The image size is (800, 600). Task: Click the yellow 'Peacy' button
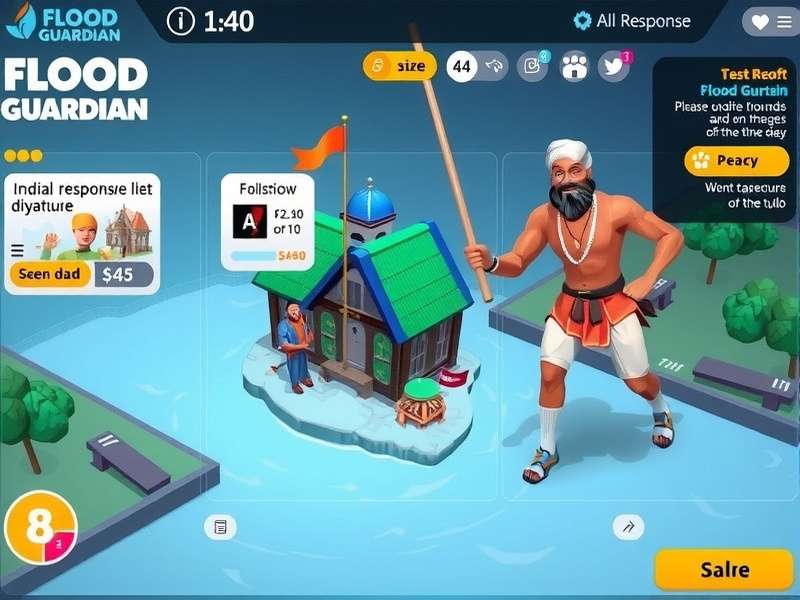click(x=736, y=160)
